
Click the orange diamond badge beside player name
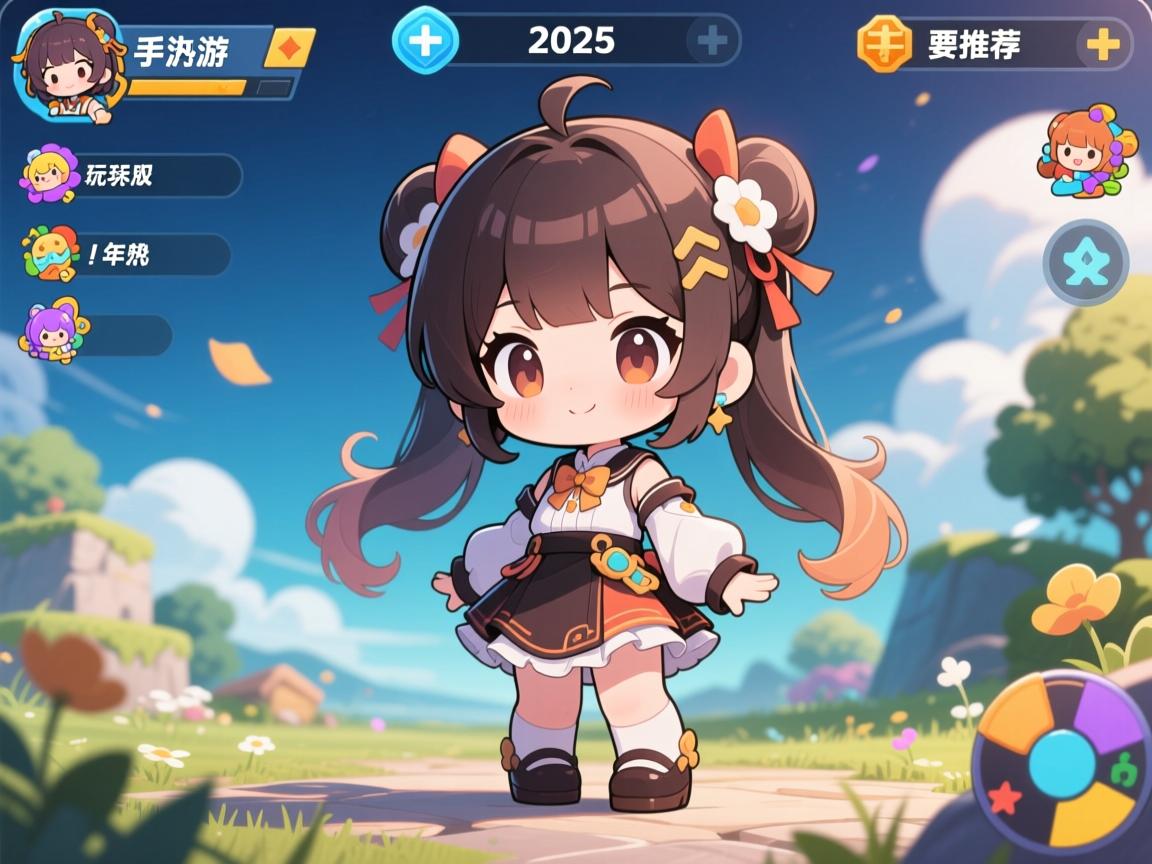point(289,47)
